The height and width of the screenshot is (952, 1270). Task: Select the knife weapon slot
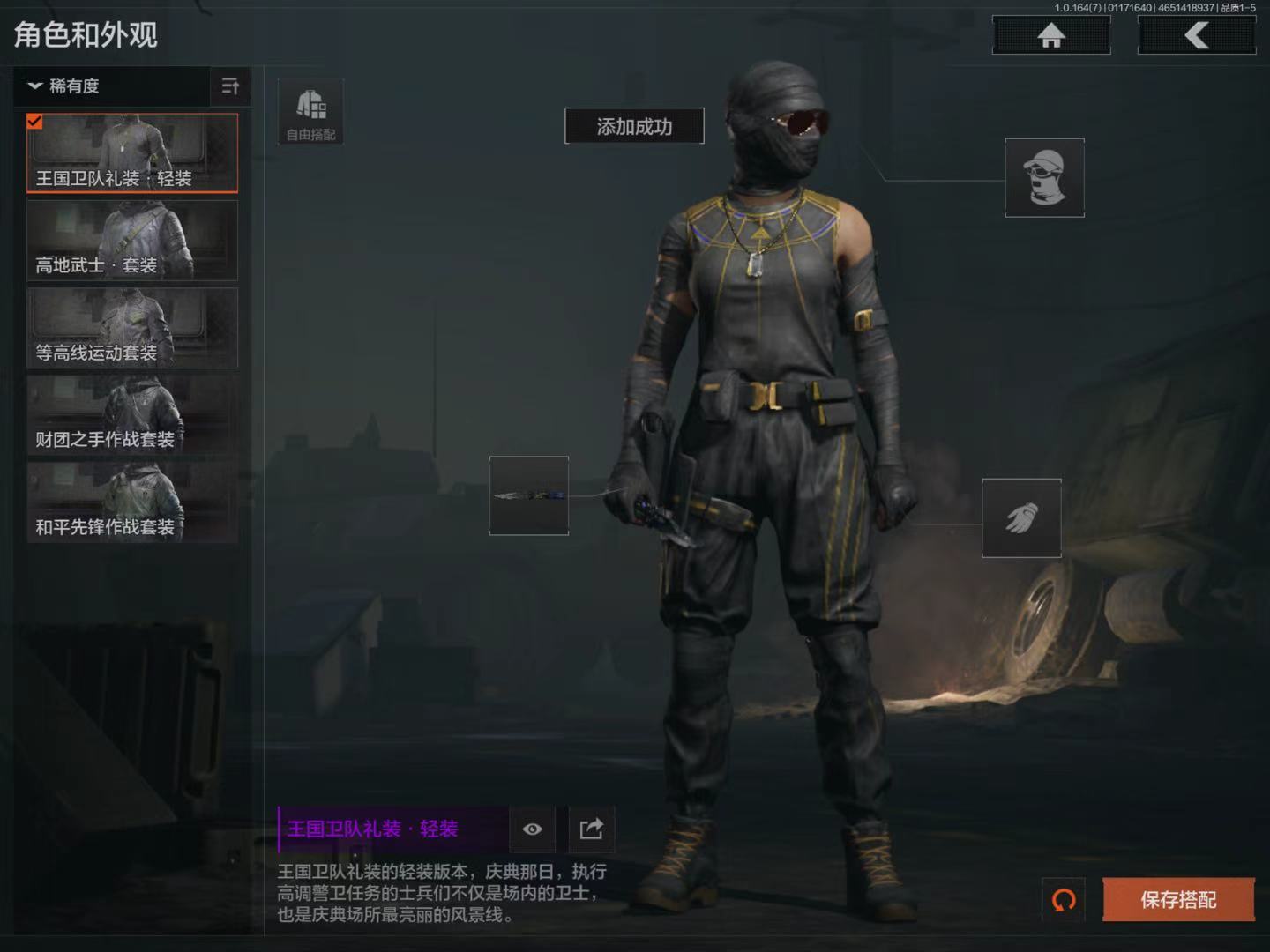pyautogui.click(x=529, y=495)
